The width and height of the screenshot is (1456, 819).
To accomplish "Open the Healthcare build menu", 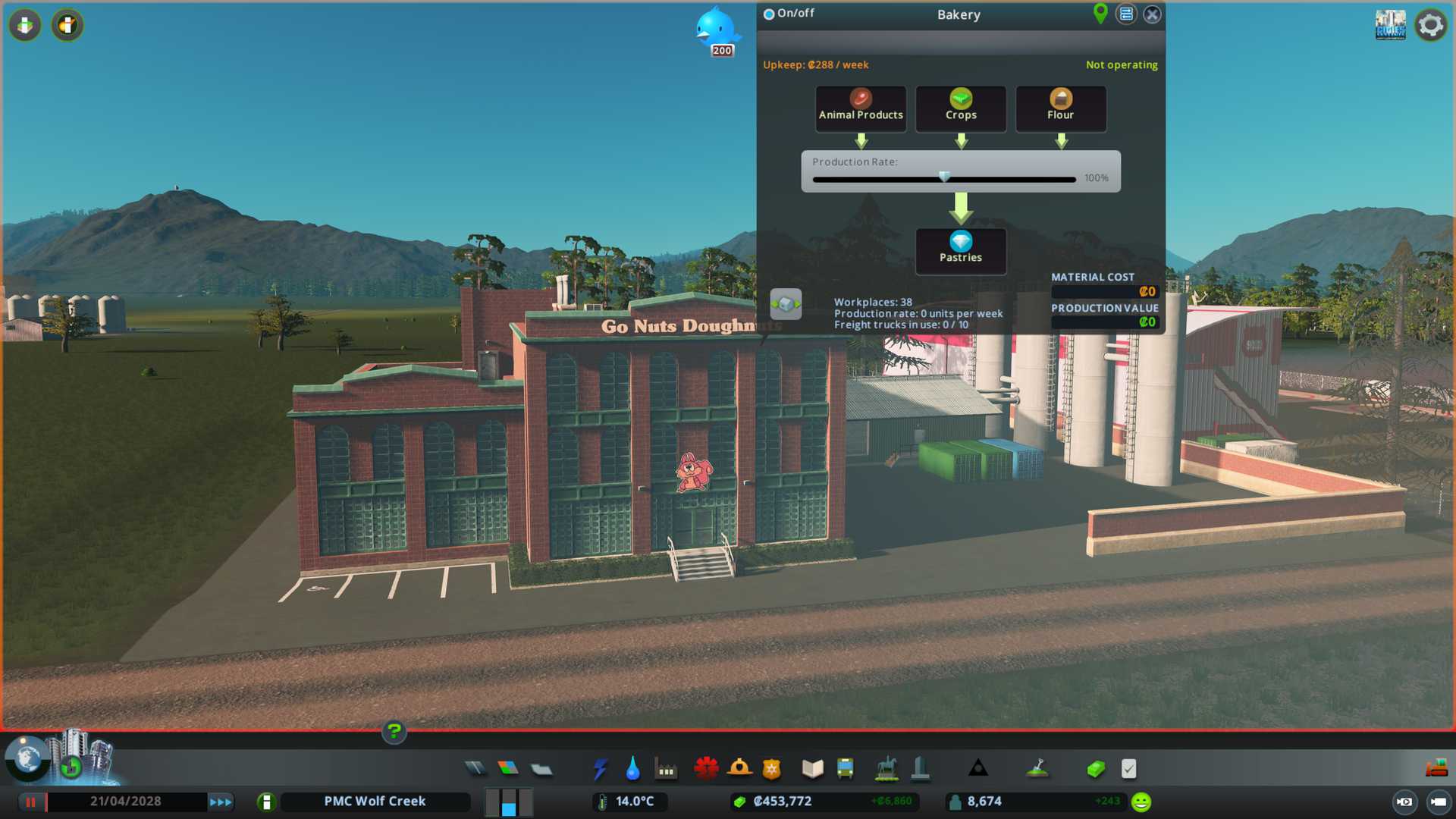I will click(x=706, y=769).
